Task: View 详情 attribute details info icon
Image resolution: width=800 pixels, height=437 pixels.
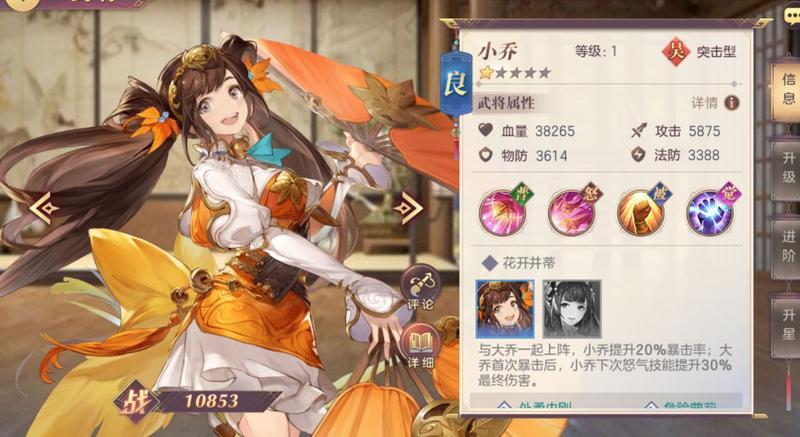Action: tap(732, 103)
